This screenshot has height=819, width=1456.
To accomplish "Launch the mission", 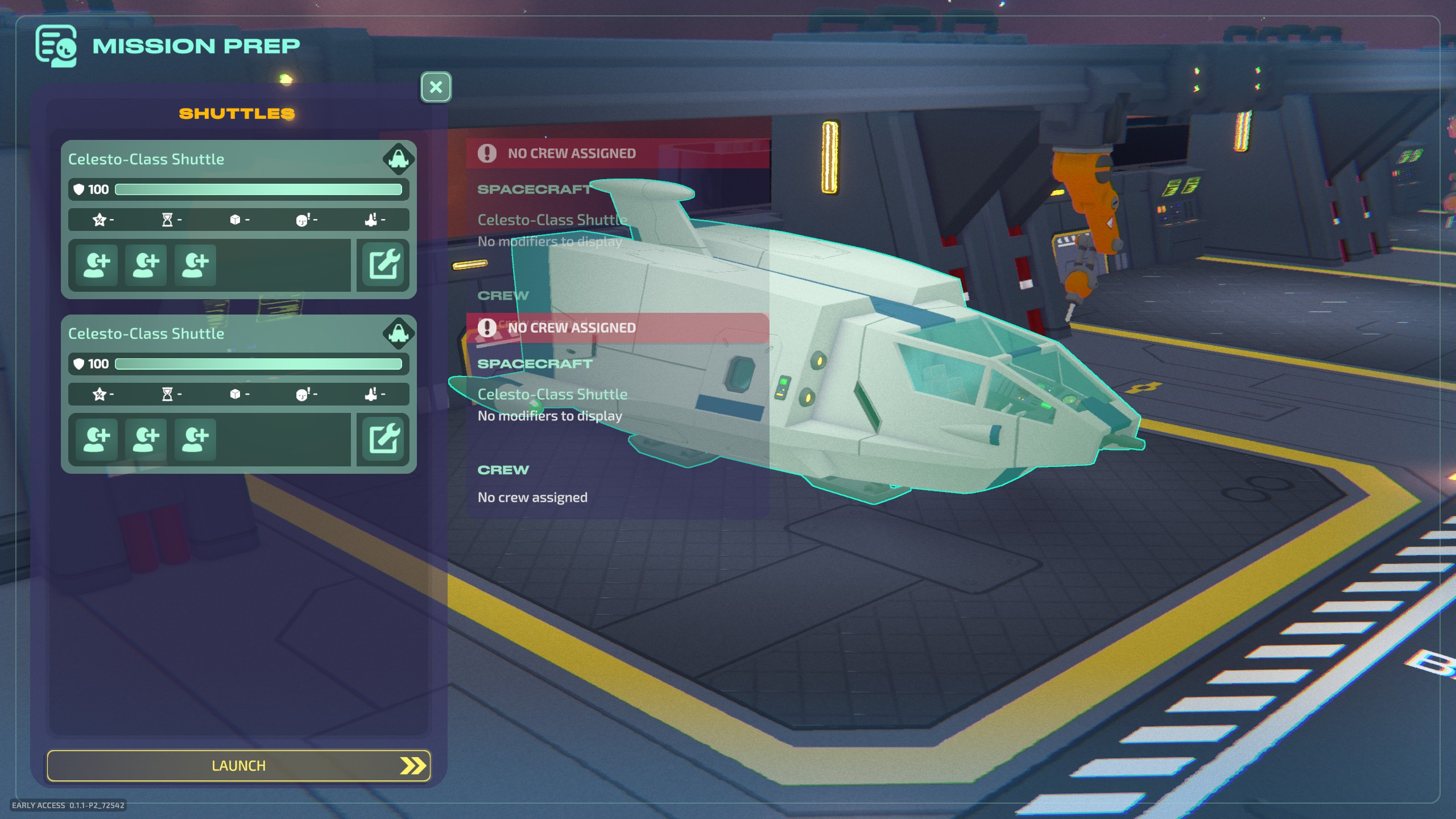I will (x=238, y=766).
